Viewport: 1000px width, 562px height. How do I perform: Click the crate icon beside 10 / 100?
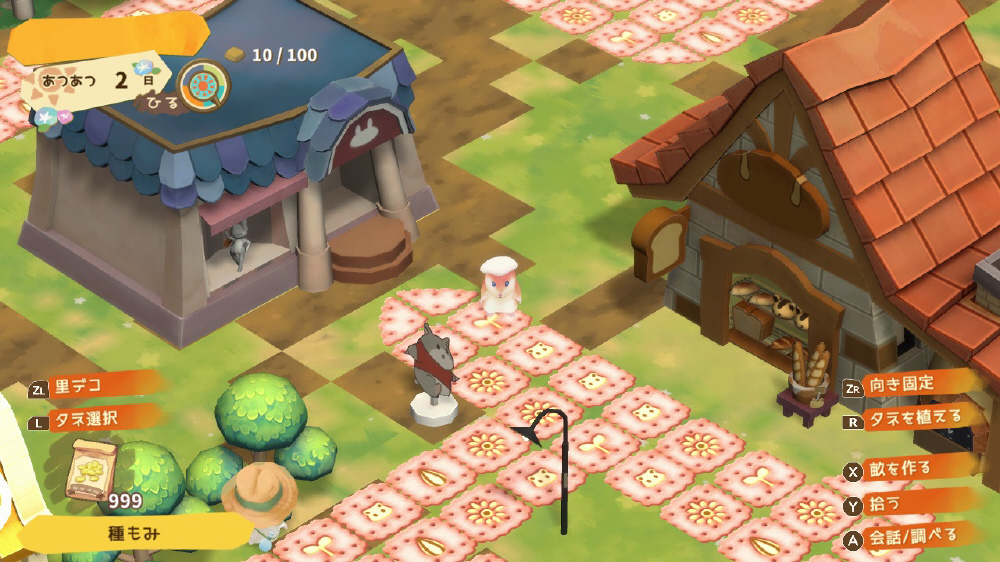235,55
